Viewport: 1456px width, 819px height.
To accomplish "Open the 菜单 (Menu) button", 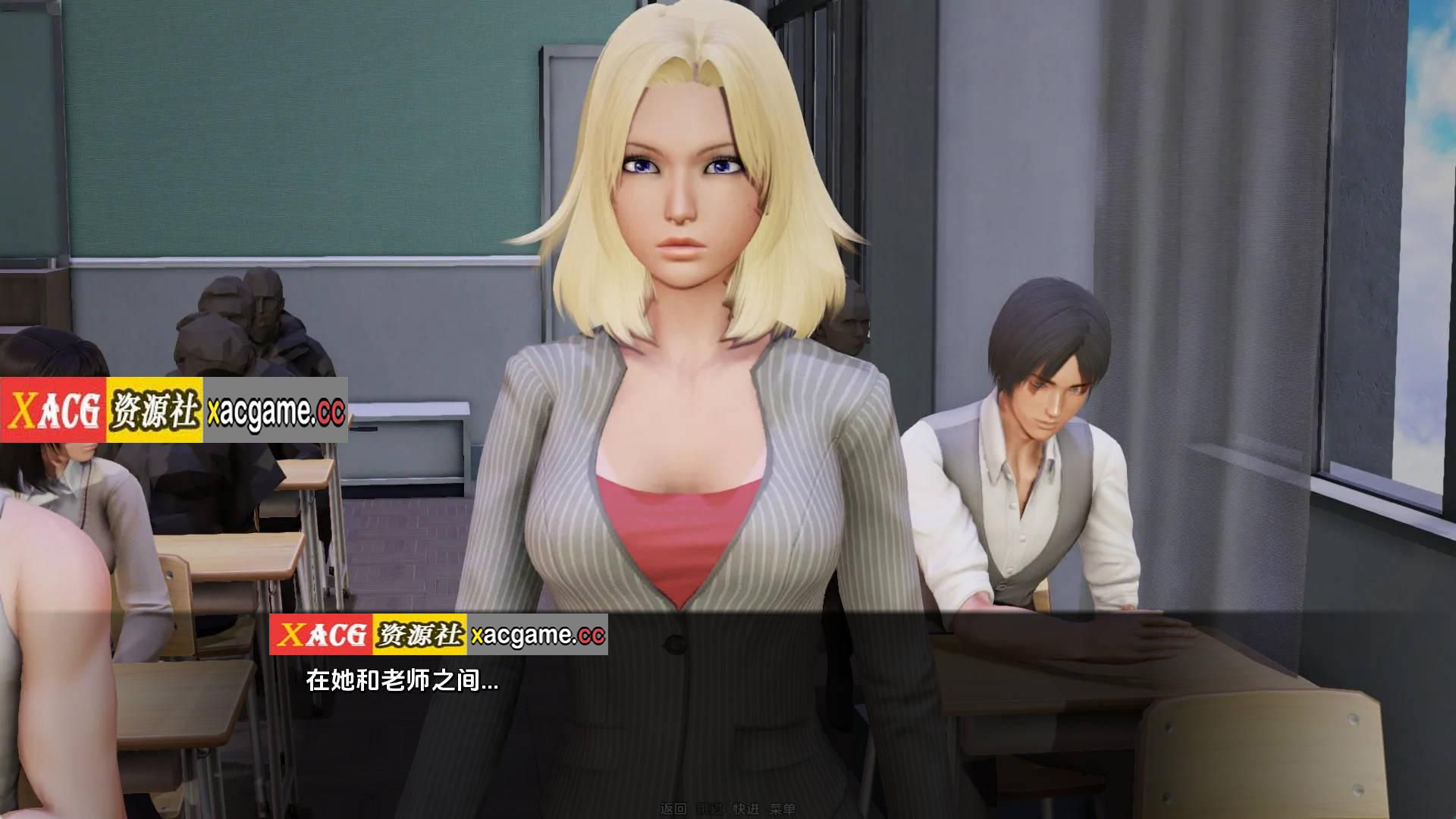I will 783,809.
